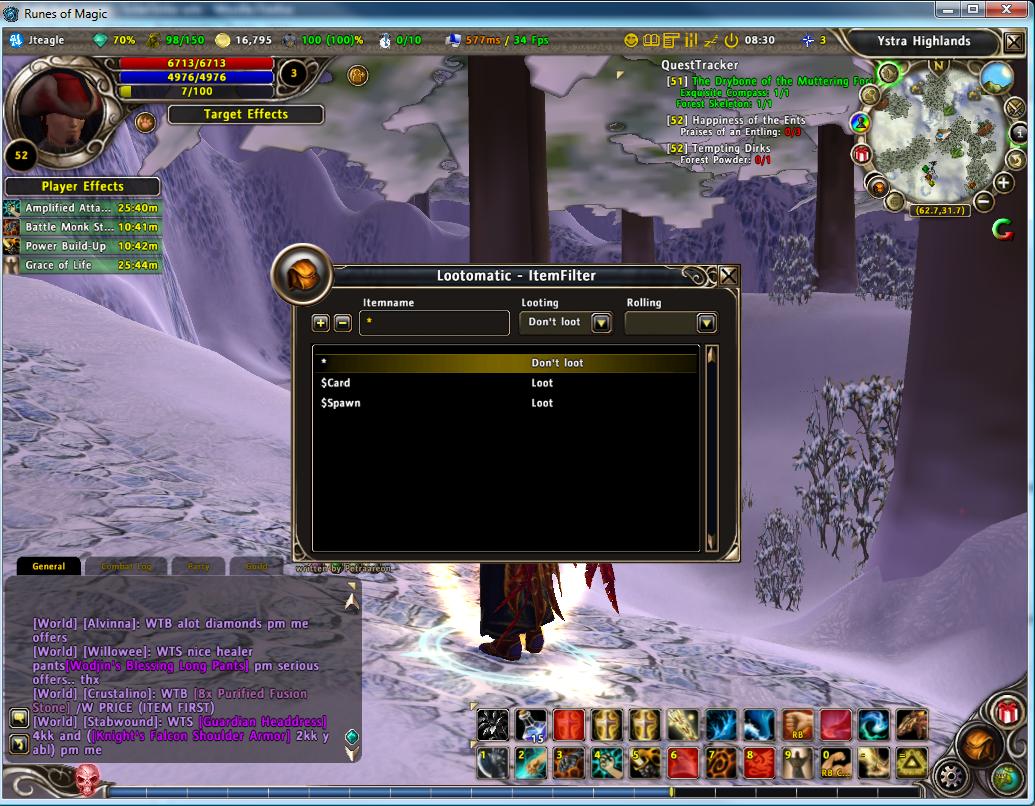Image resolution: width=1035 pixels, height=806 pixels.
Task: Zoom out the minimap with minus button
Action: coord(984,201)
